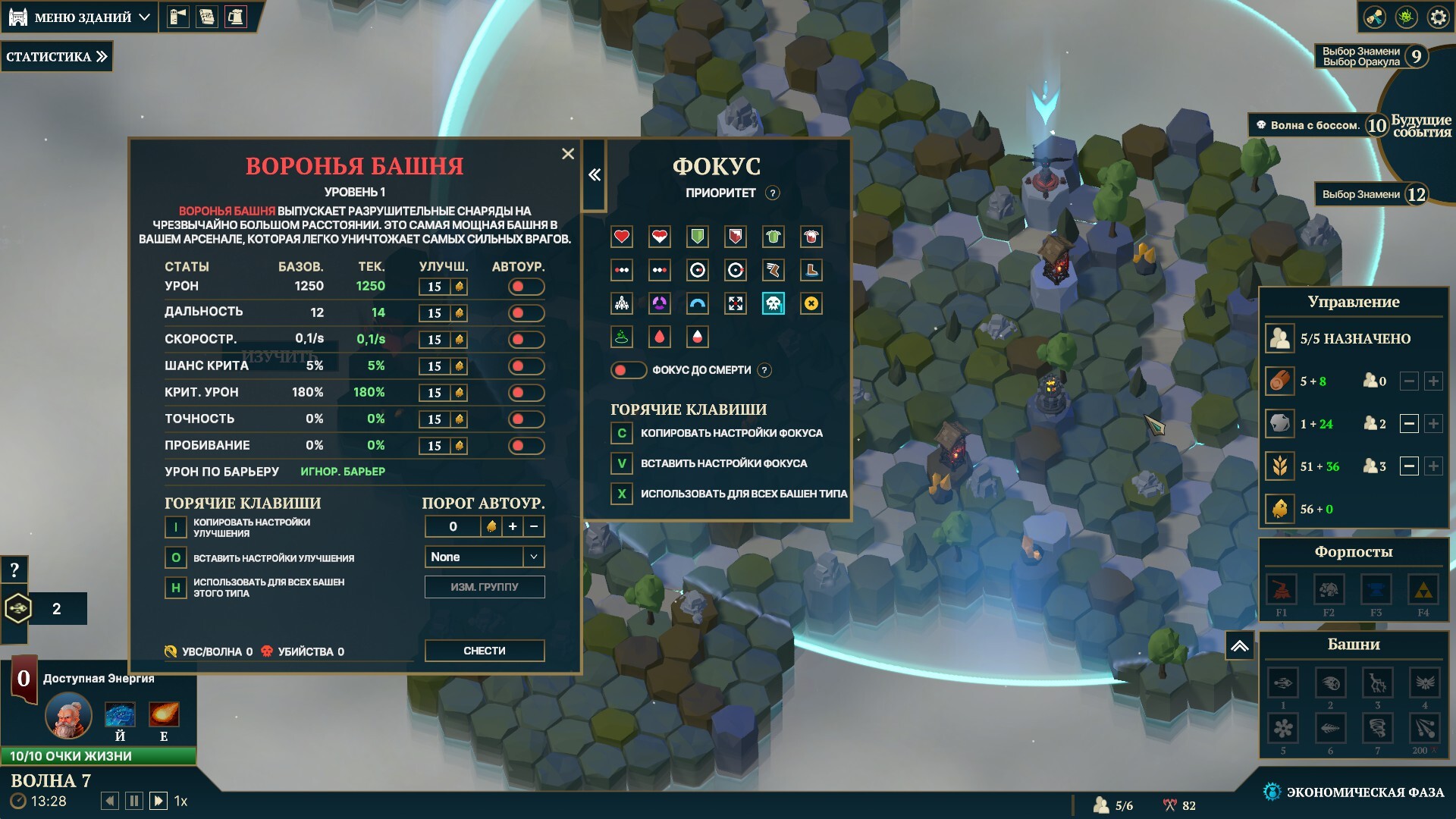Click the Изм. Группу button

tap(484, 587)
